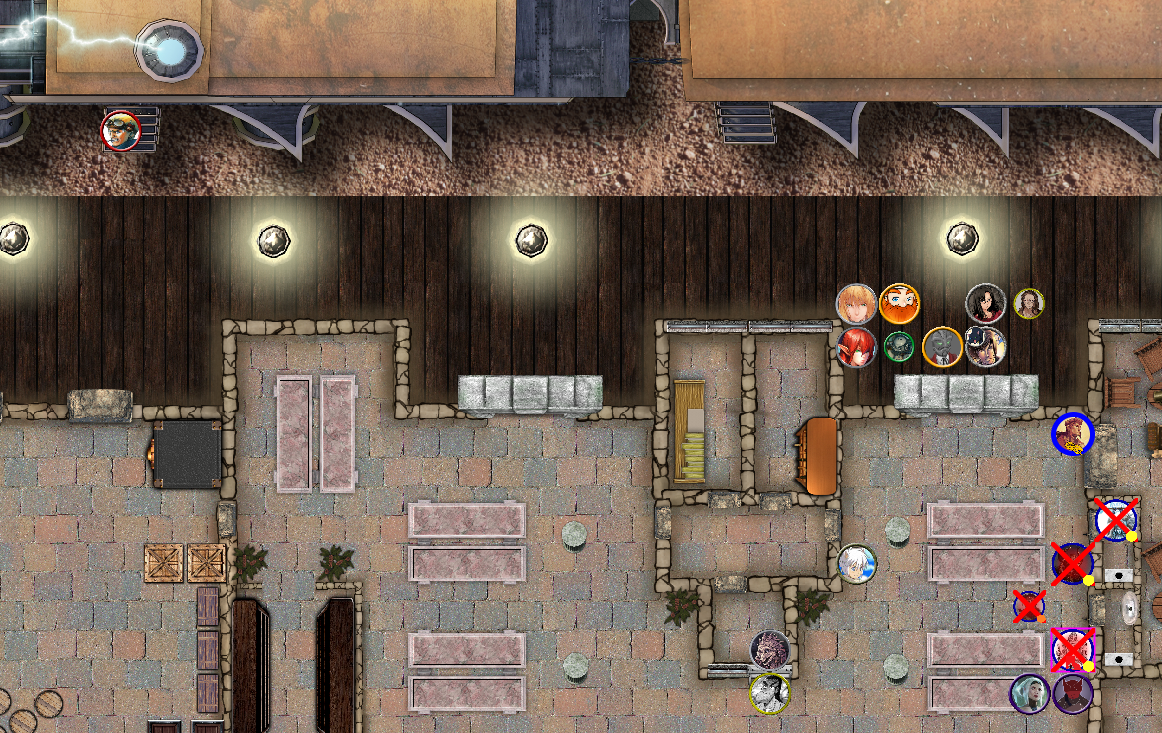
Task: Choose the red-haired elf token
Action: pos(857,347)
